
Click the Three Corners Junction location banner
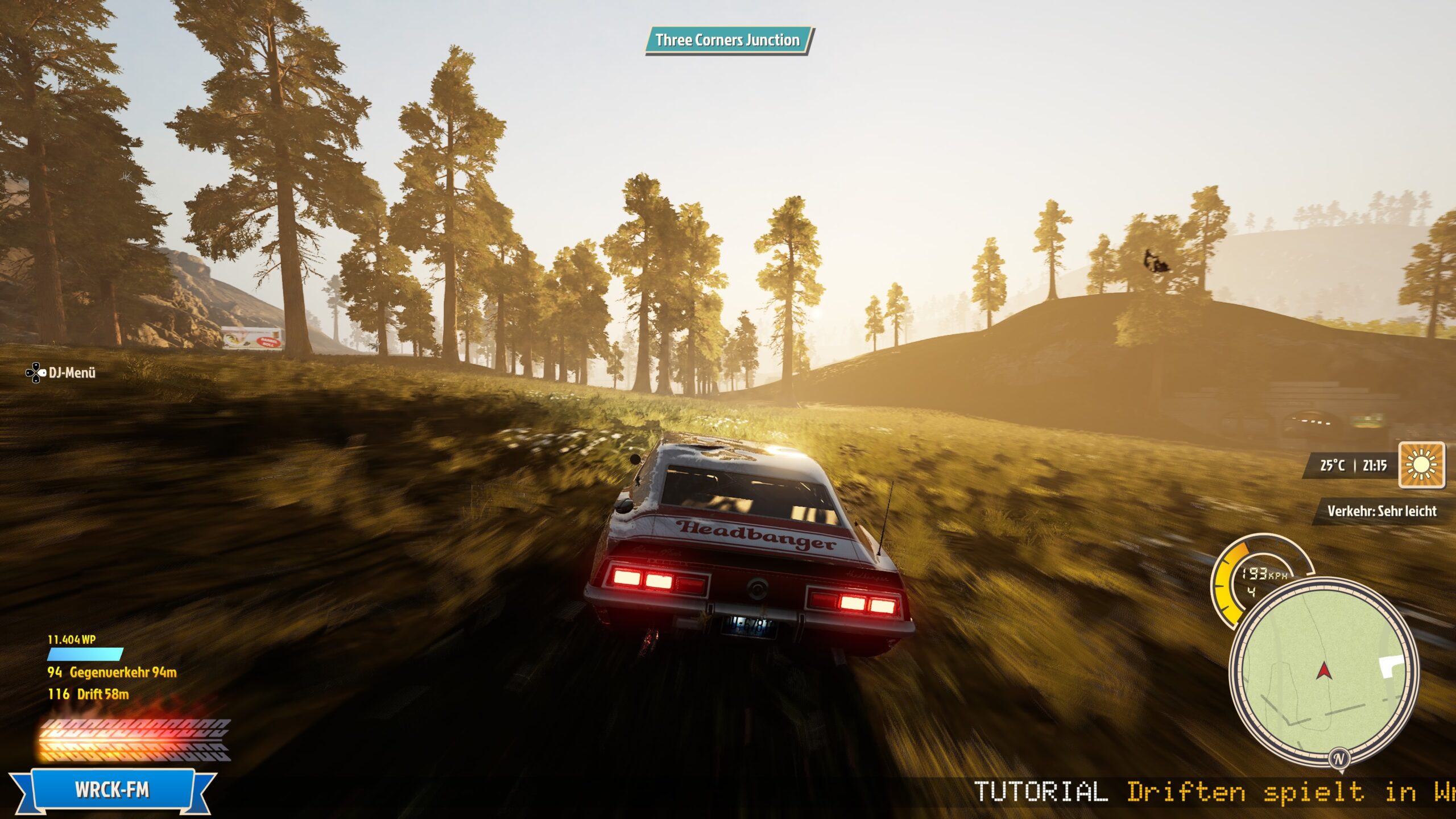[727, 40]
